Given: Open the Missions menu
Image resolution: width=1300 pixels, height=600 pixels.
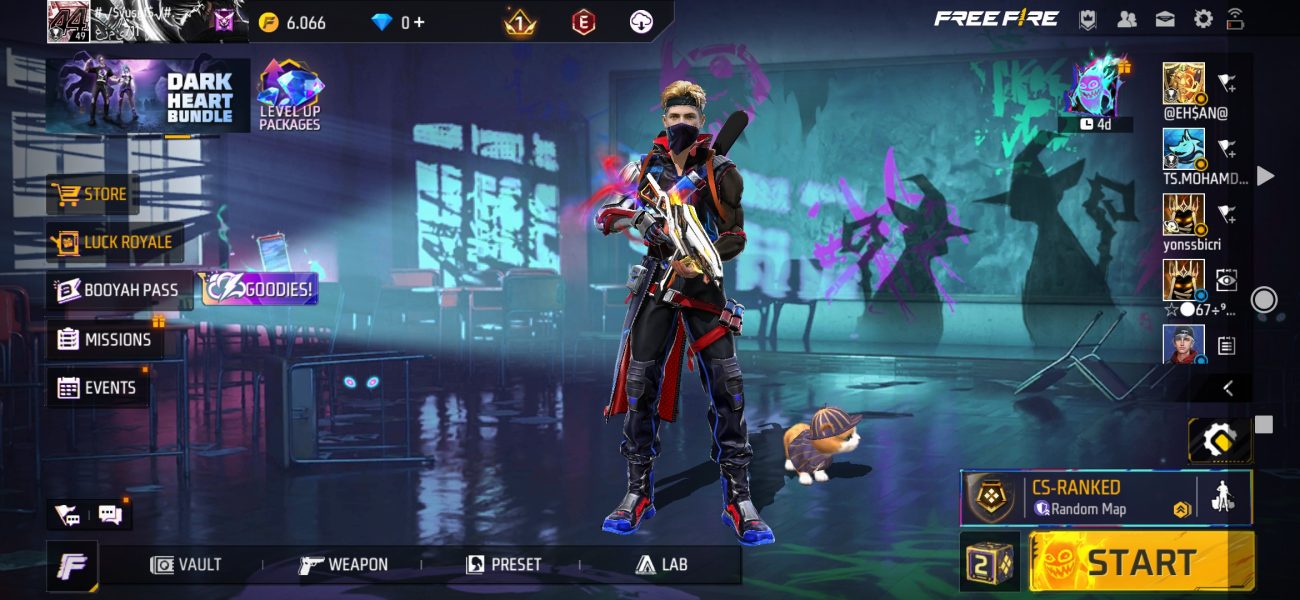Looking at the screenshot, I should click(x=105, y=339).
